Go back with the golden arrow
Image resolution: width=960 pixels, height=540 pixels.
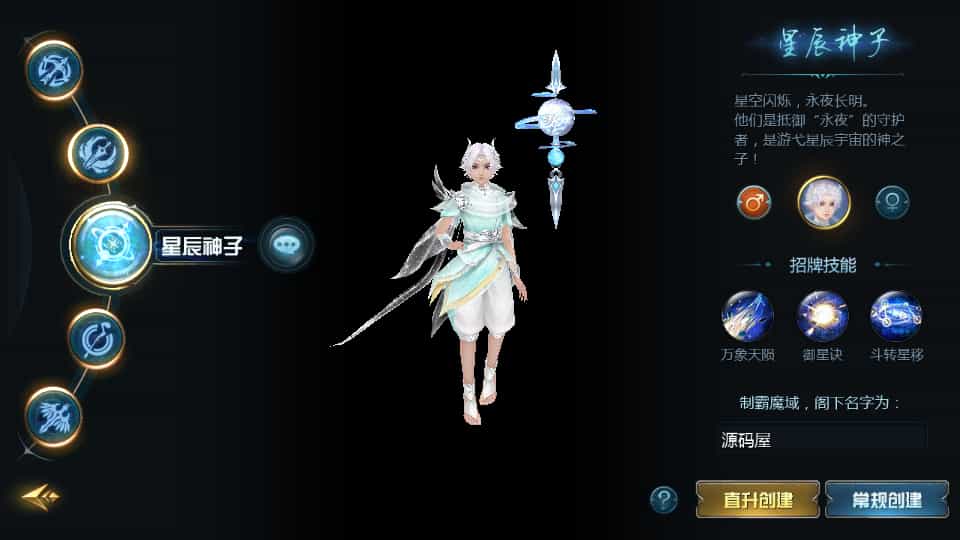pos(41,496)
